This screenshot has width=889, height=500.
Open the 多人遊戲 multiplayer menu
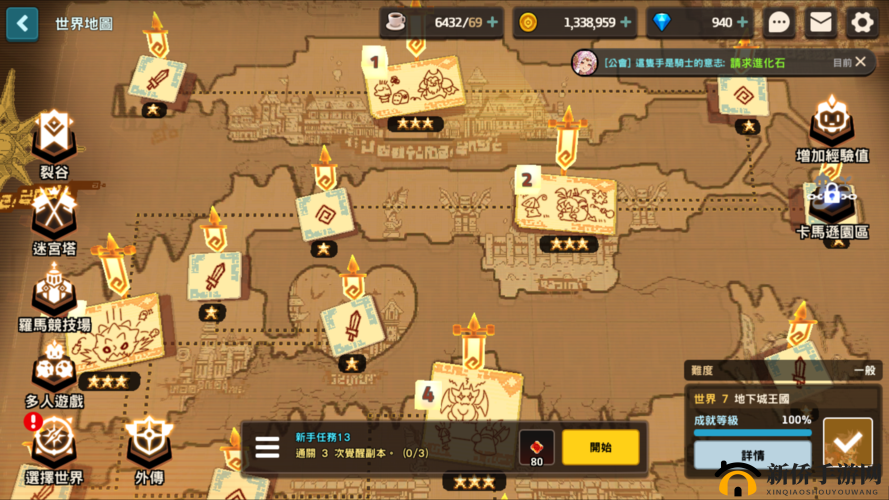point(53,372)
